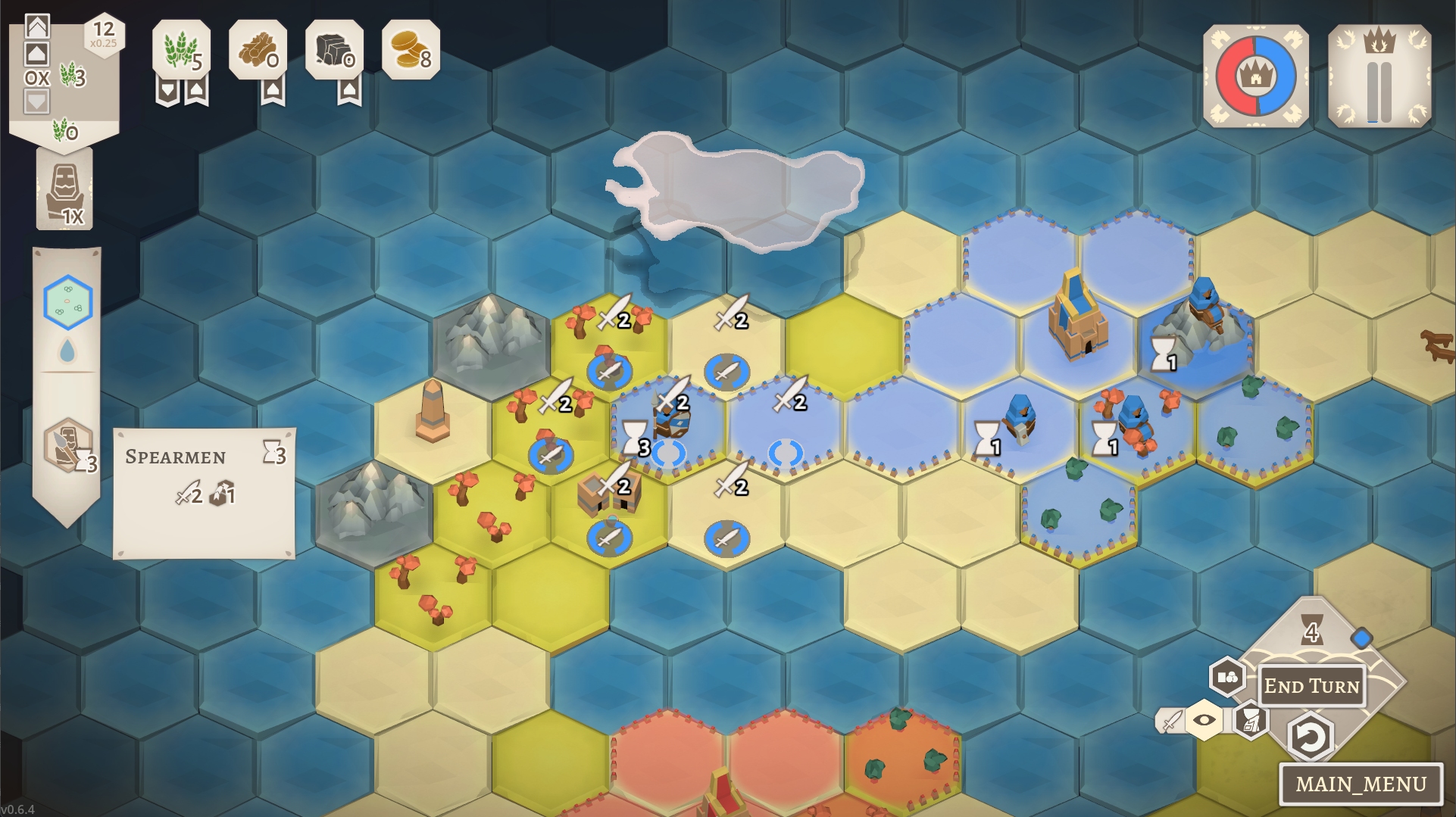Open the flaming crown progress panel
Viewport: 1456px width, 817px height.
point(1379,76)
